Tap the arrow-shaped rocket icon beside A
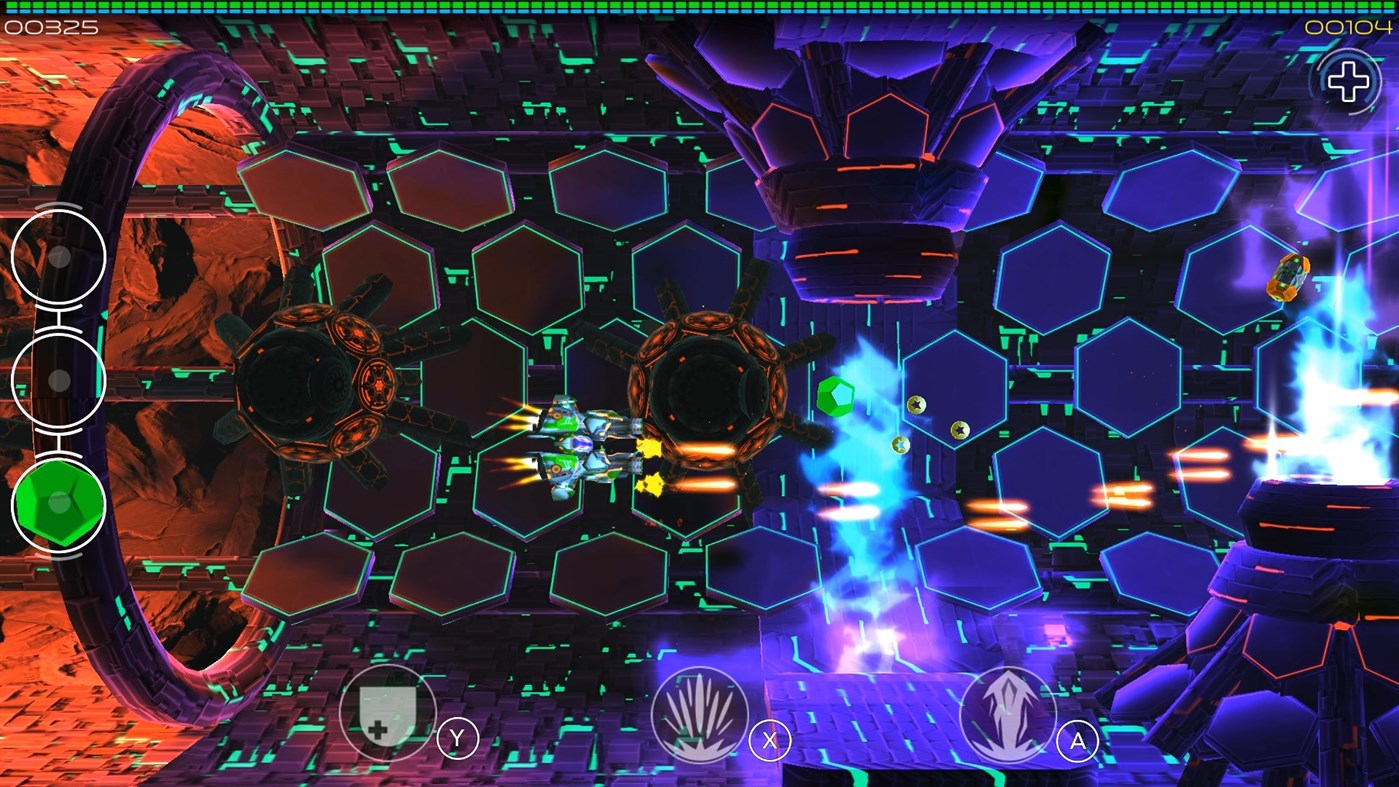This screenshot has height=787, width=1399. click(x=1010, y=712)
